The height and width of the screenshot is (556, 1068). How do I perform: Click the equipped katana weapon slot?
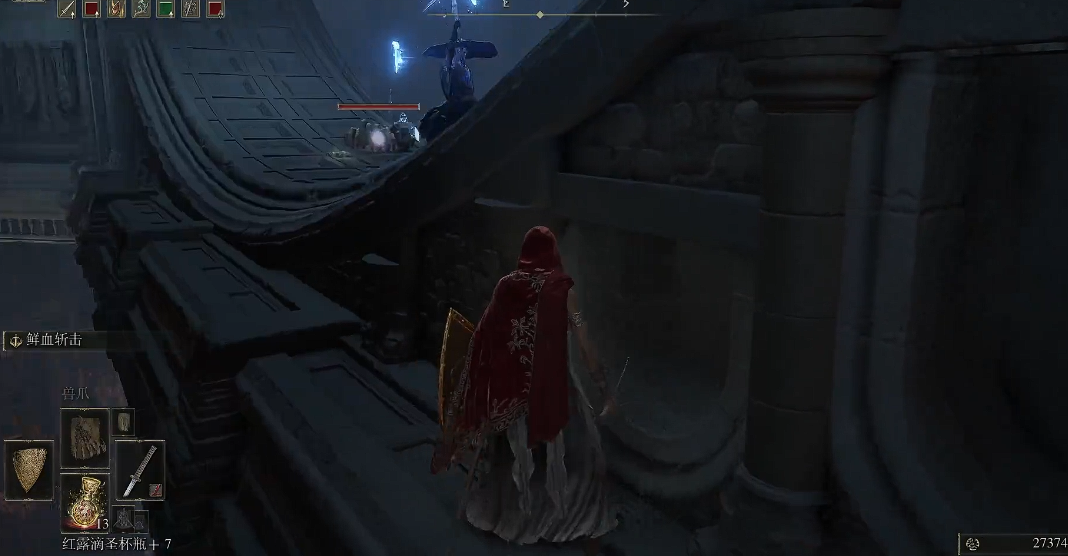[x=139, y=469]
